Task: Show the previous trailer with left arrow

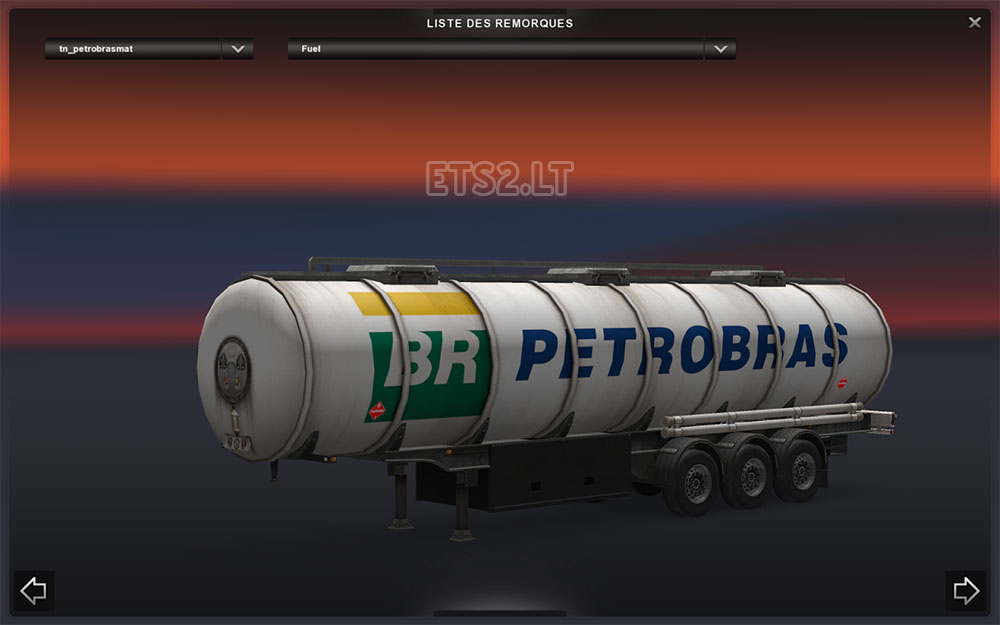Action: click(x=33, y=590)
